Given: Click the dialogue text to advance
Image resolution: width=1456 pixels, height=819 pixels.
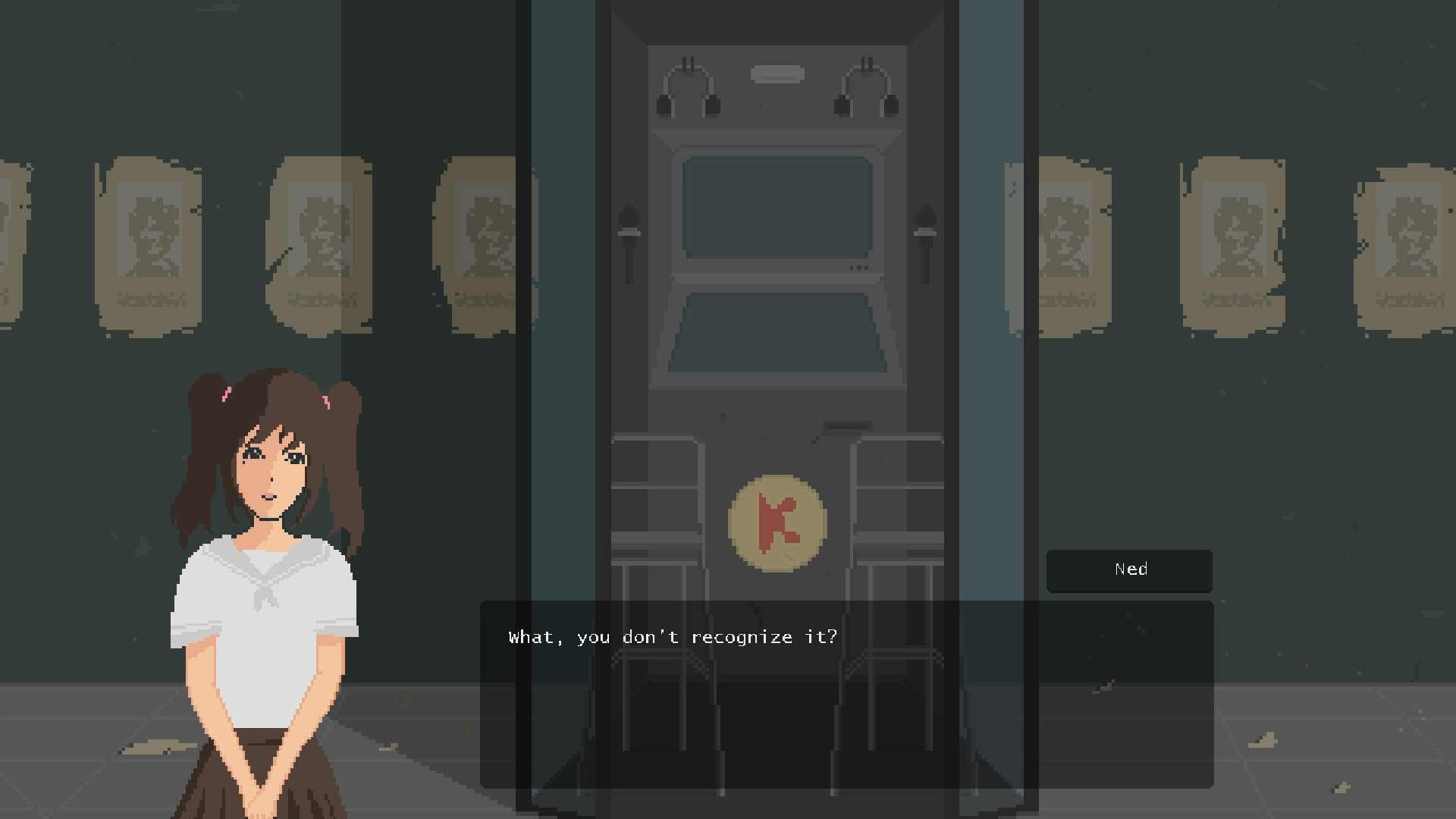Looking at the screenshot, I should (x=673, y=637).
